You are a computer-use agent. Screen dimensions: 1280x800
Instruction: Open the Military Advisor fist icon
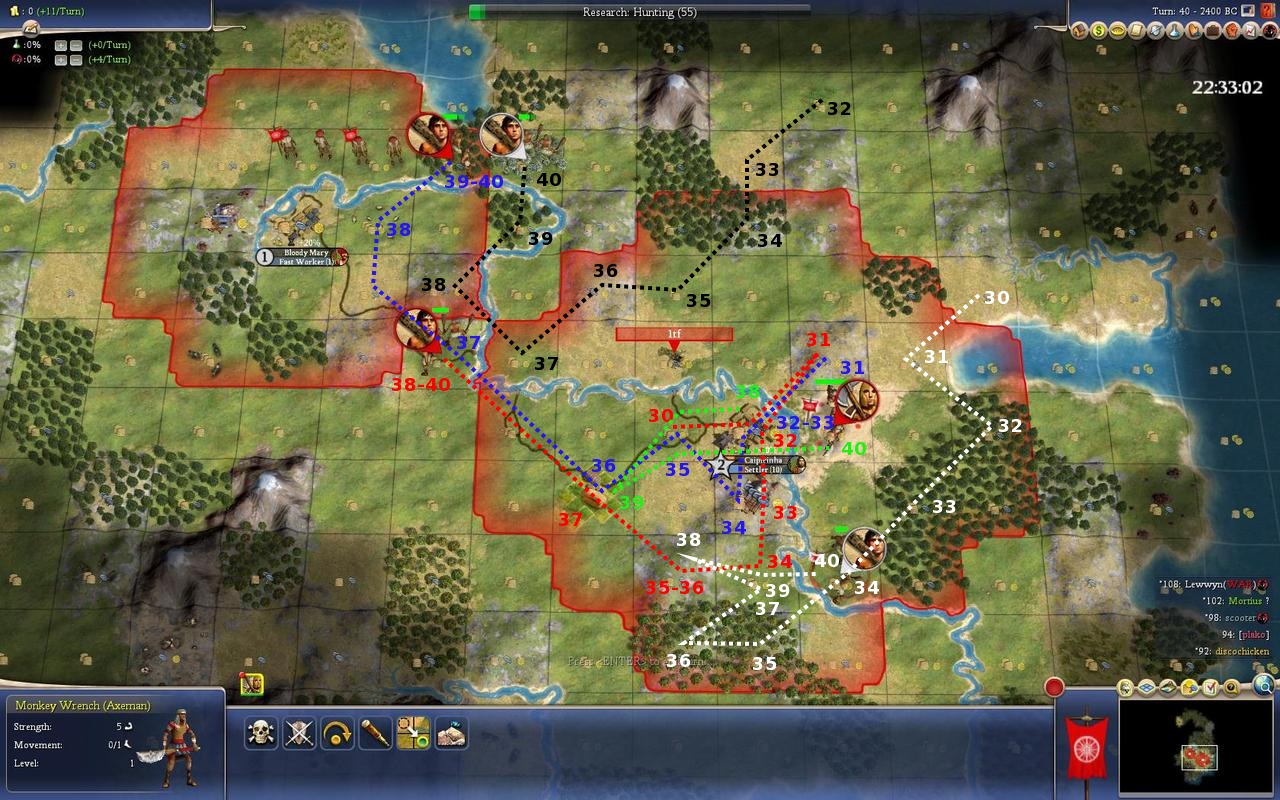(x=1234, y=31)
